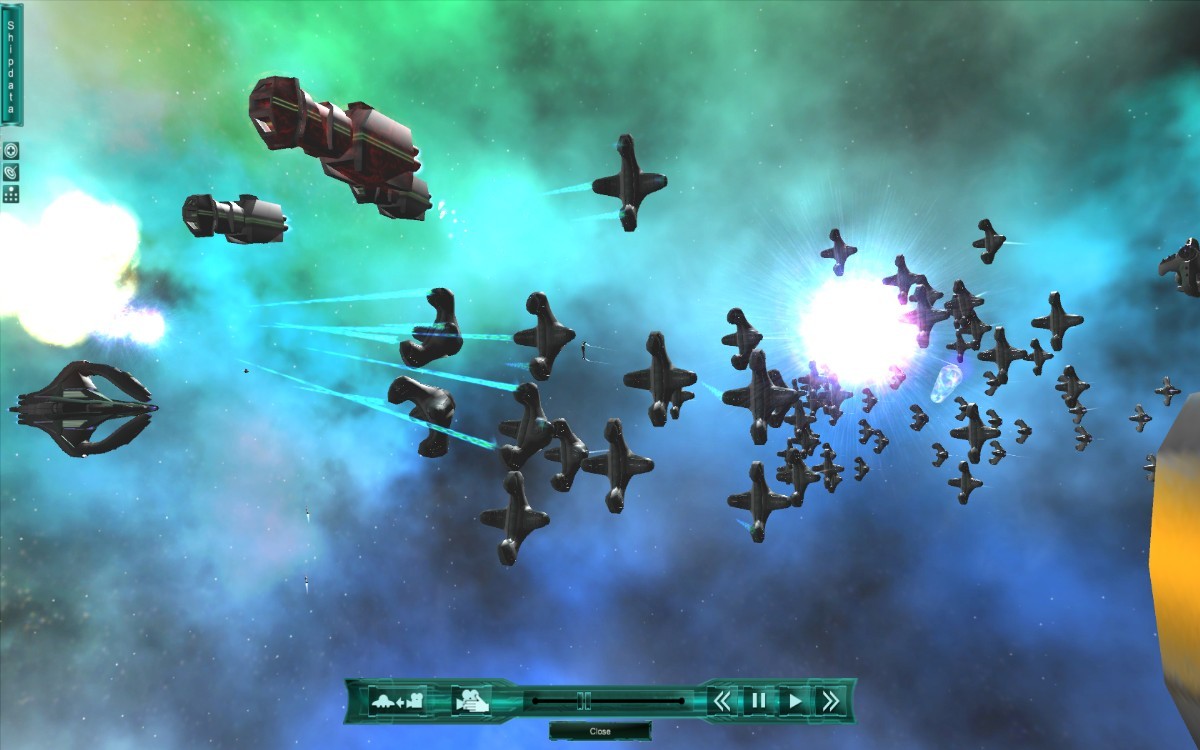Open the Shipdata side panel
The height and width of the screenshot is (750, 1200).
(x=11, y=64)
